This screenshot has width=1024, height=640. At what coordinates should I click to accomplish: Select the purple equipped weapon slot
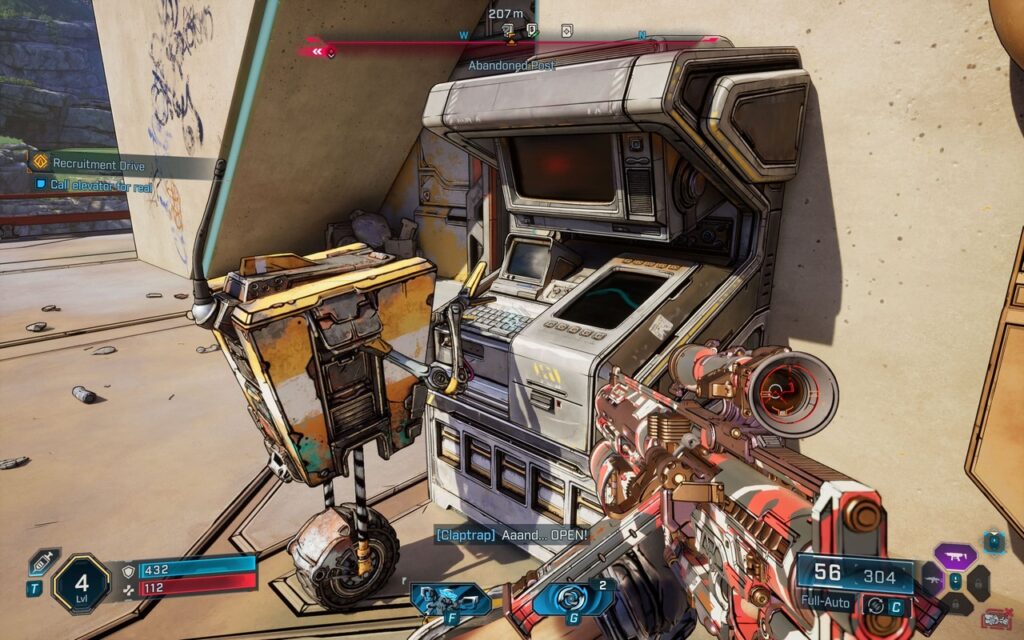point(955,556)
